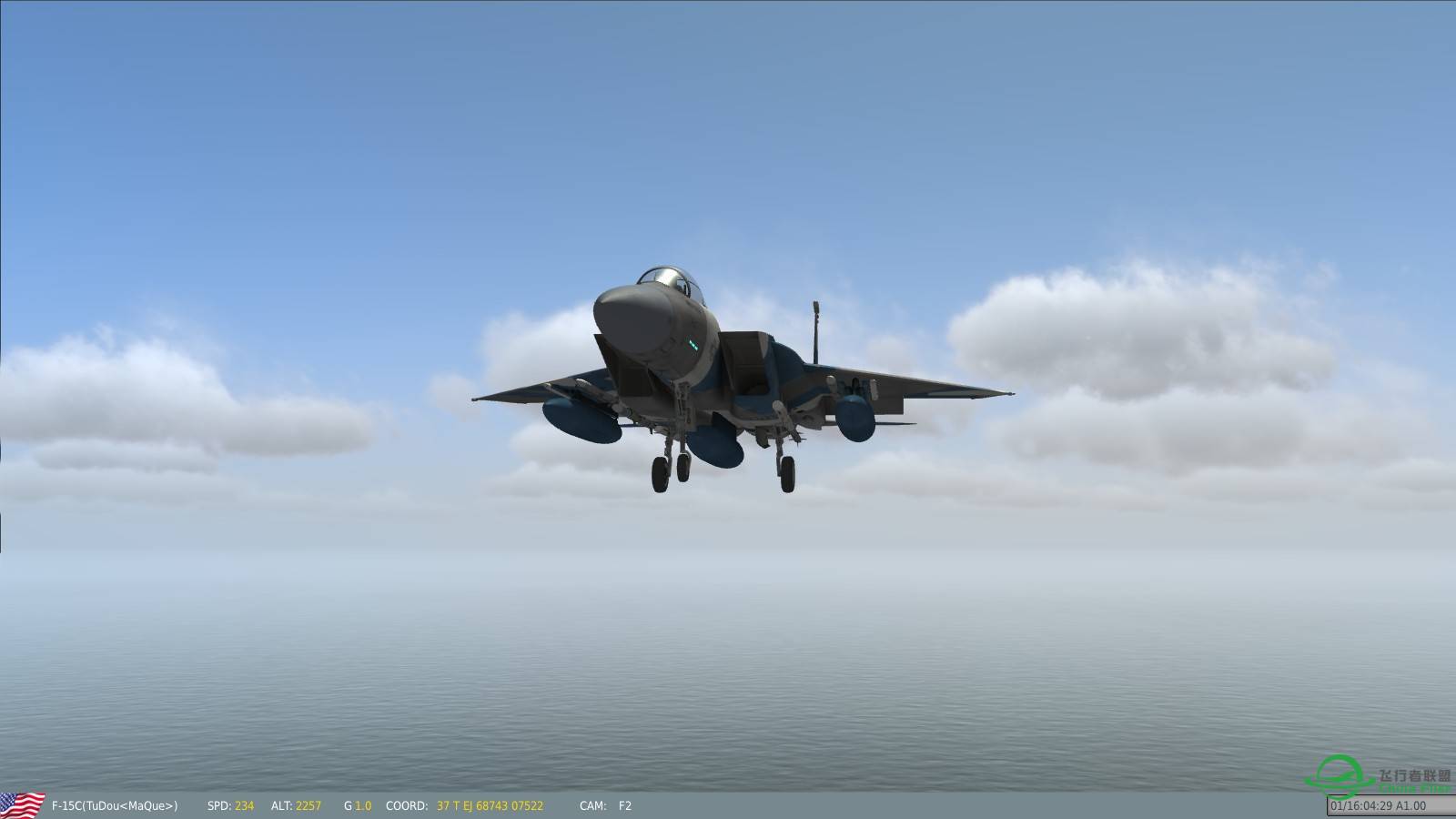Click the mission timer 01/16:04:29
Image resolution: width=1456 pixels, height=819 pixels.
click(1360, 805)
